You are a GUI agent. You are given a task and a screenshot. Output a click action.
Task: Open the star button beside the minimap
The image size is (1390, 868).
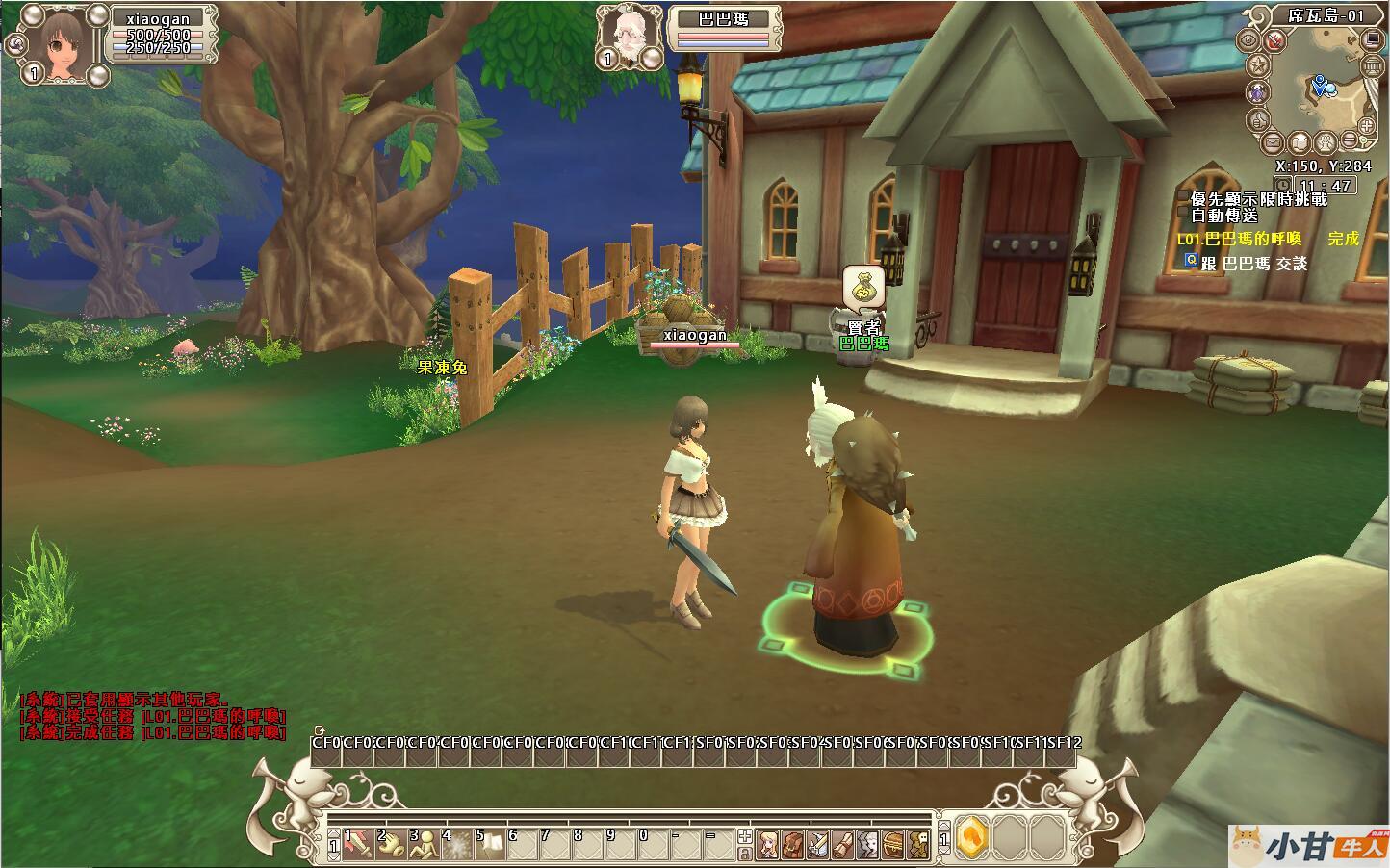tap(1258, 66)
